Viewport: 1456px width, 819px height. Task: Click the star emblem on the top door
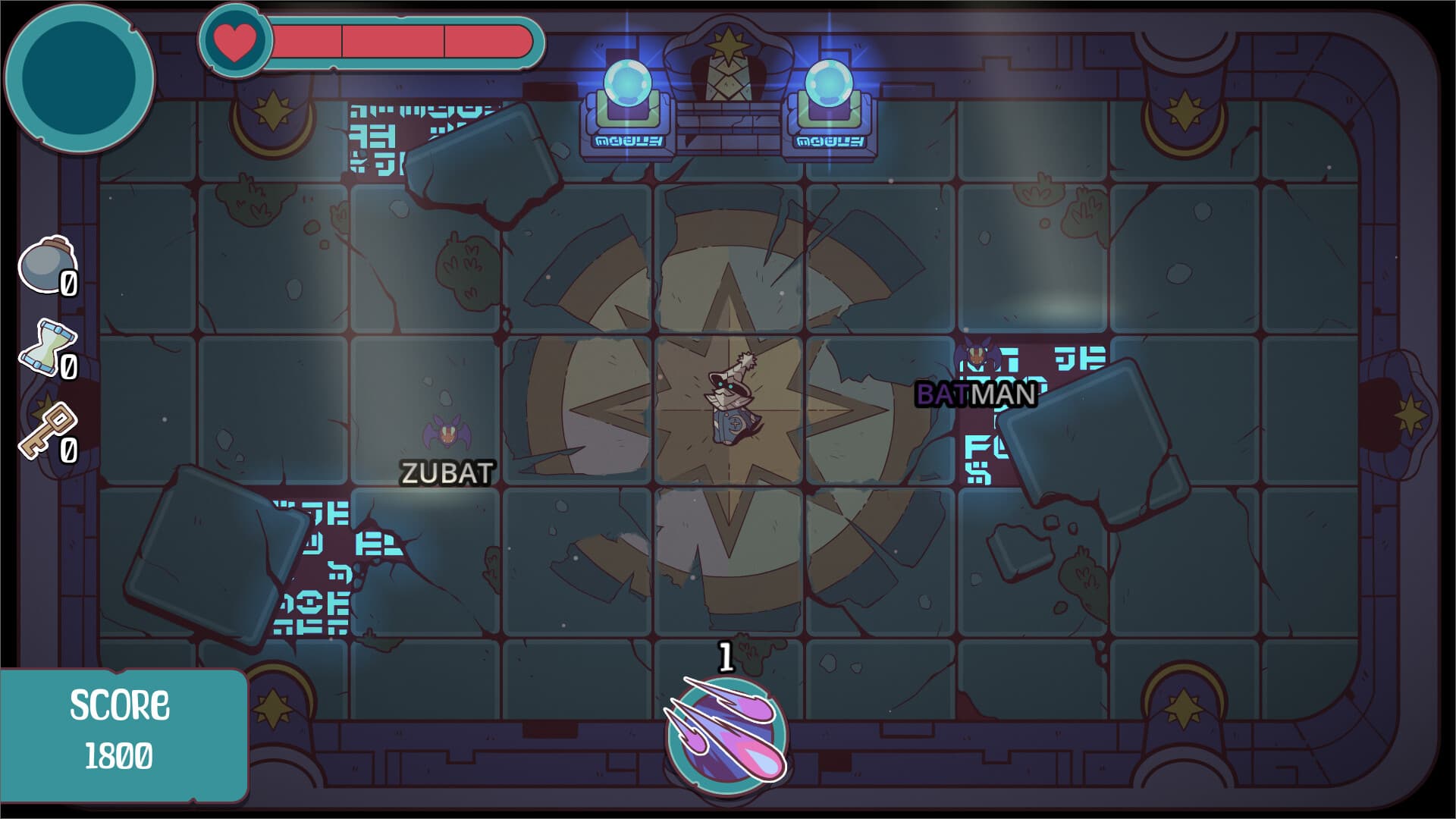pos(730,44)
